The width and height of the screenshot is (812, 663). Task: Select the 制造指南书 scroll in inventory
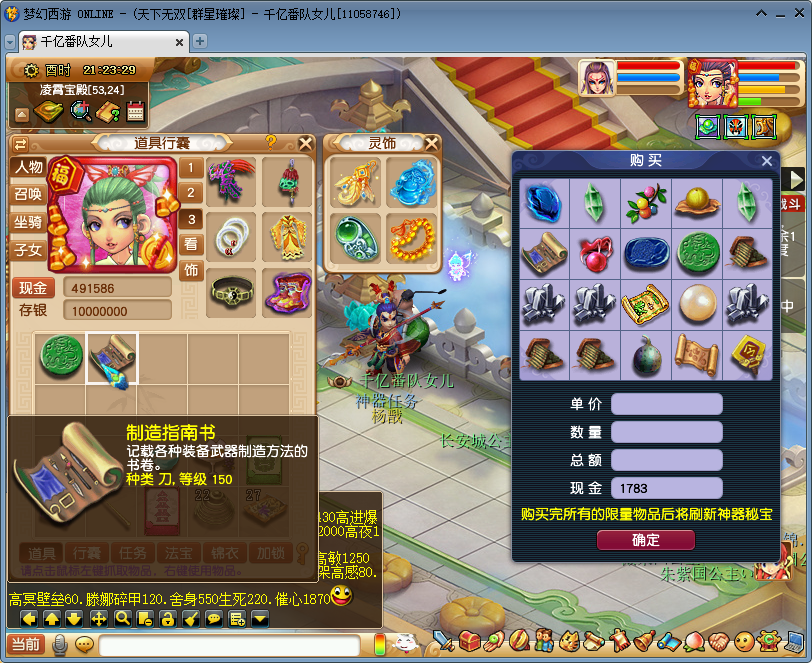pyautogui.click(x=111, y=358)
